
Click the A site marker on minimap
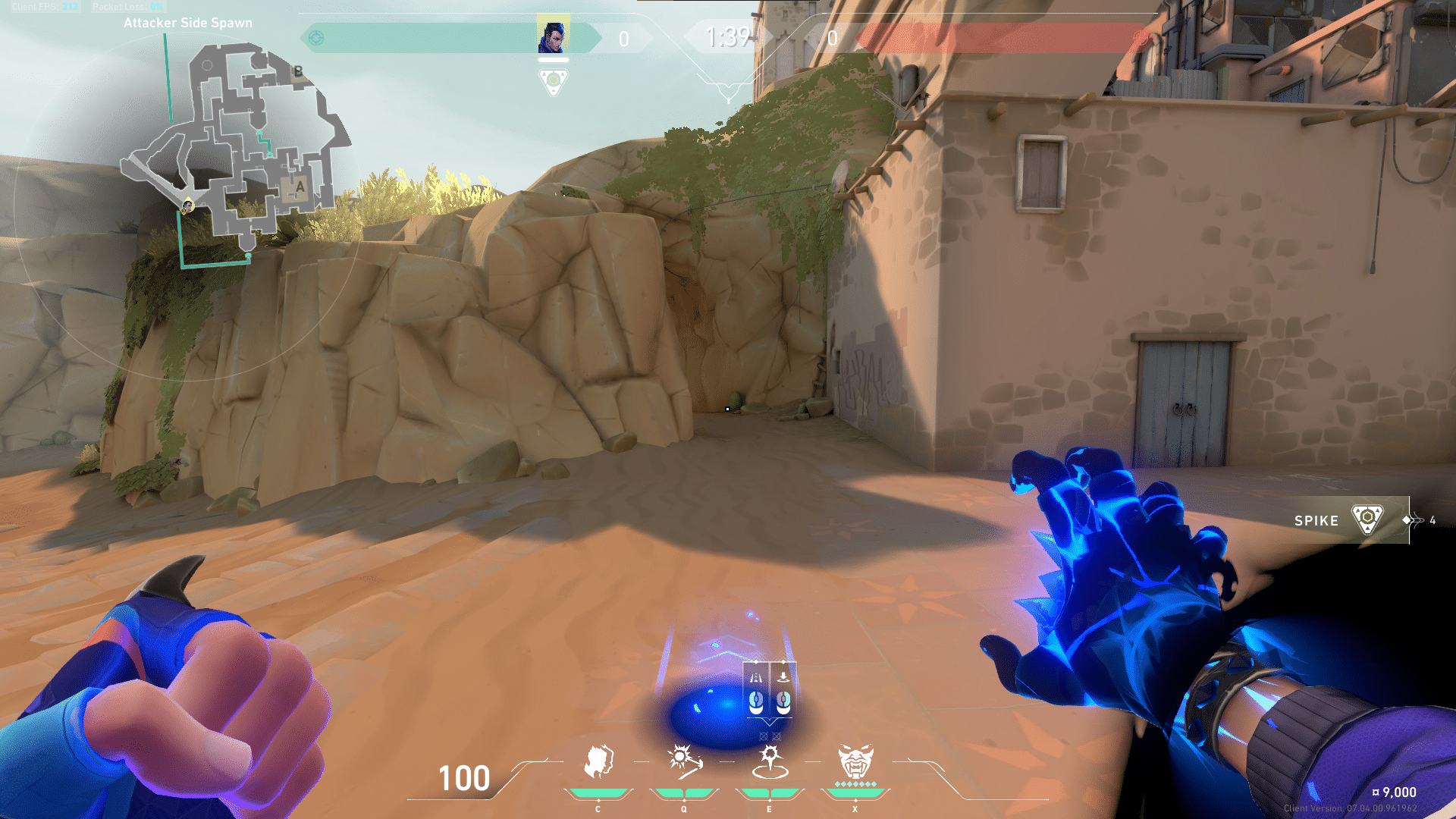(300, 187)
